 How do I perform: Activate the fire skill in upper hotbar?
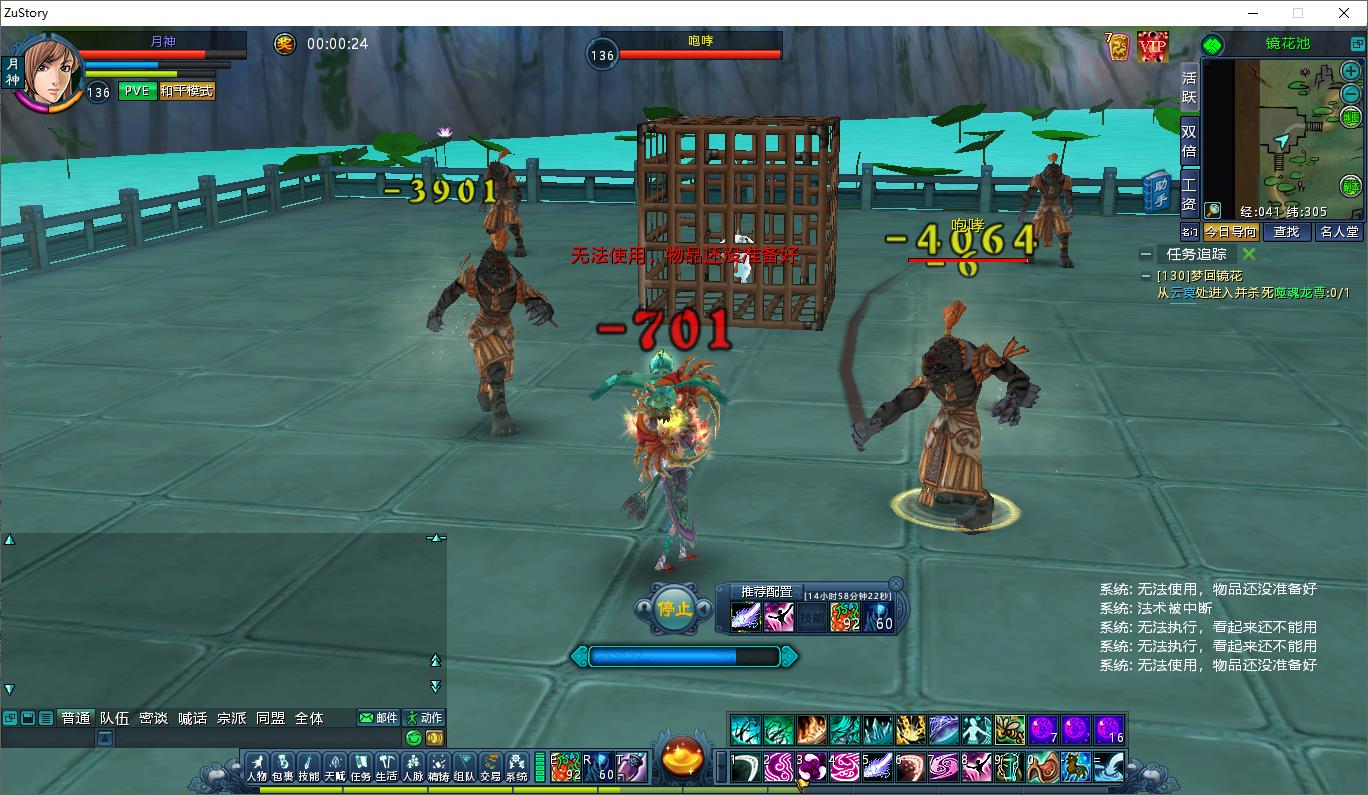811,730
